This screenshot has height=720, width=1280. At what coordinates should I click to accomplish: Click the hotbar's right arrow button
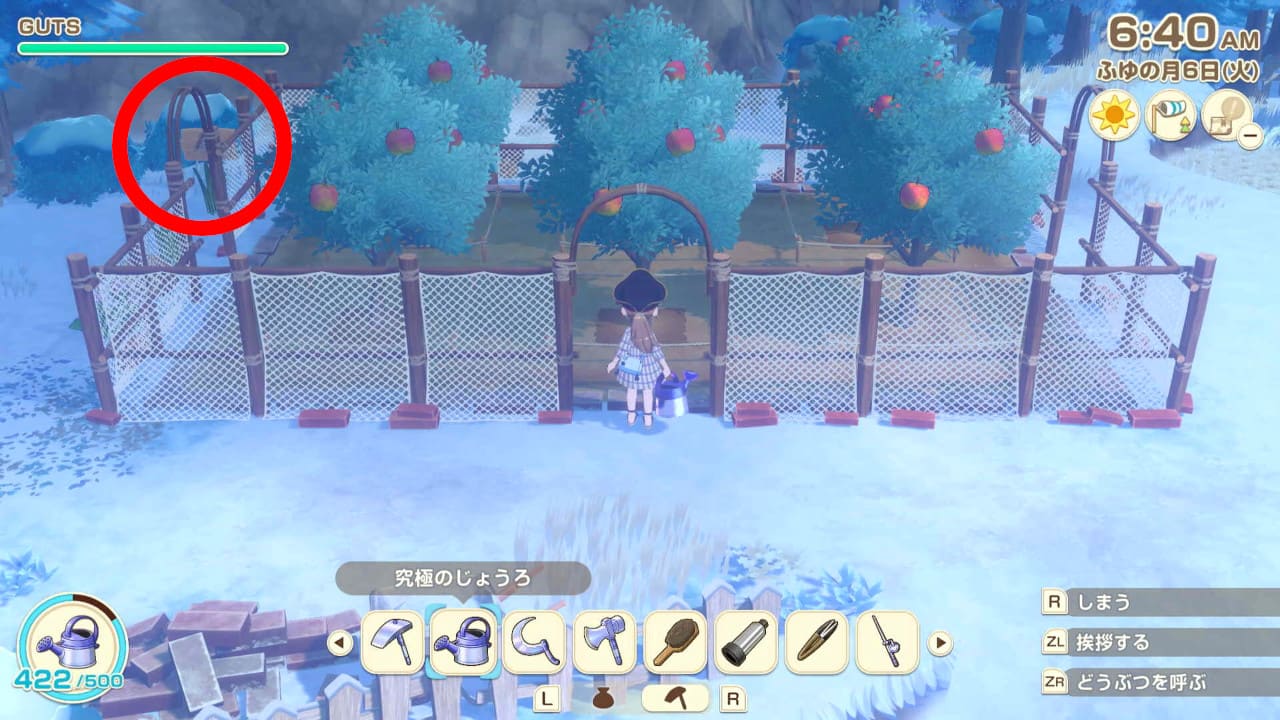click(x=940, y=642)
